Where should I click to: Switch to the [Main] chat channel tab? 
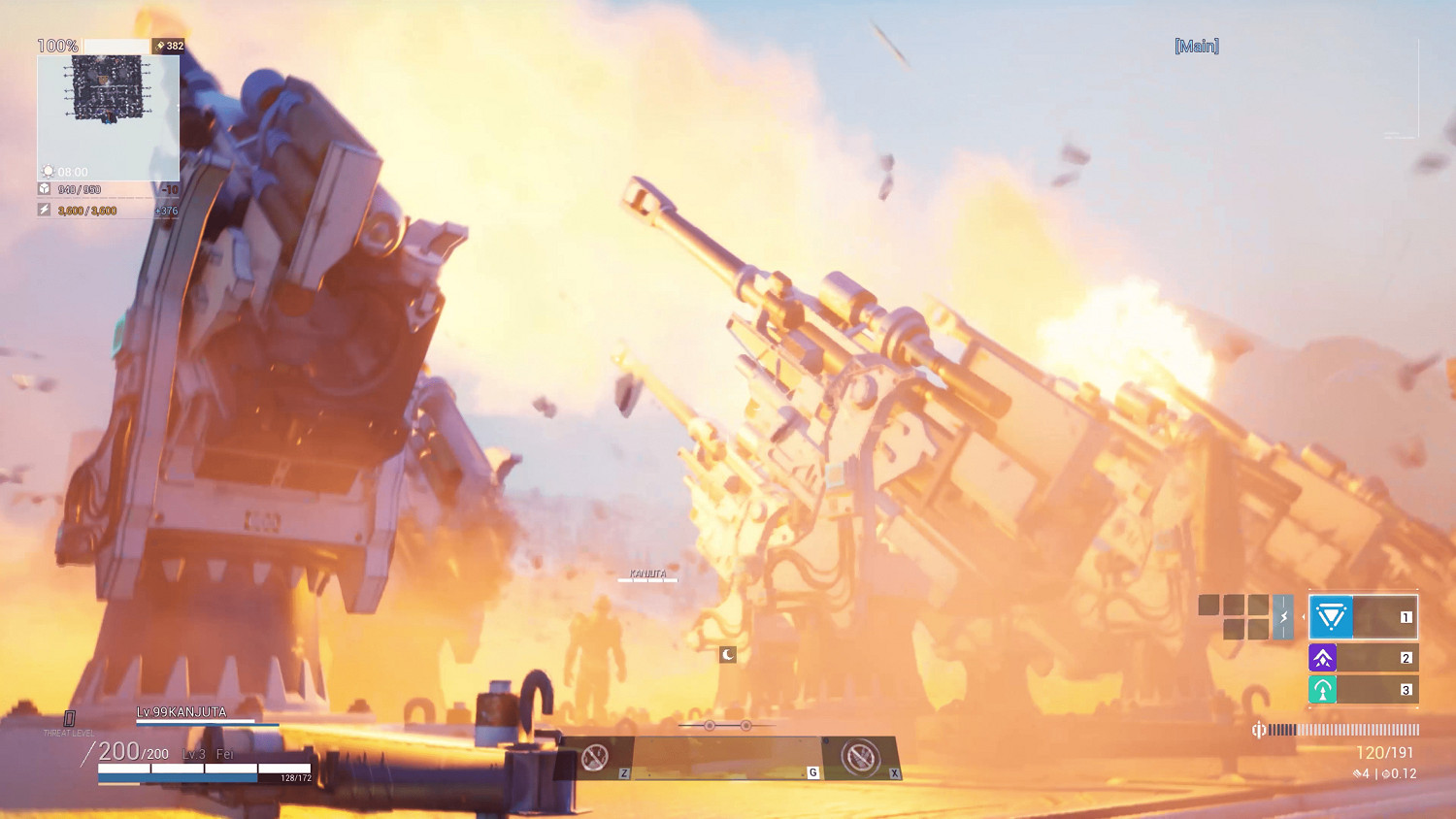pyautogui.click(x=1197, y=45)
